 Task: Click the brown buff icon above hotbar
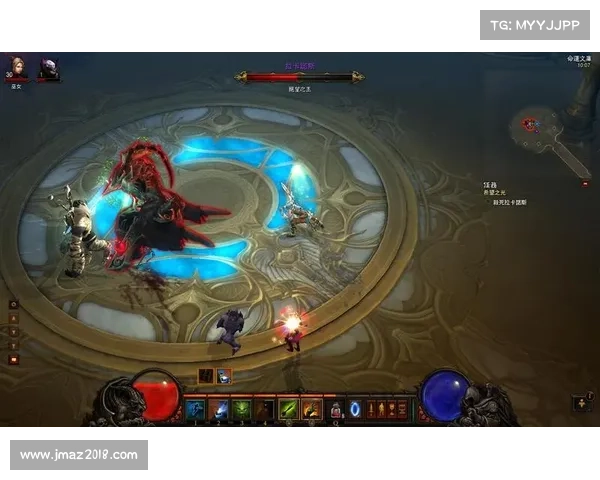[x=205, y=376]
